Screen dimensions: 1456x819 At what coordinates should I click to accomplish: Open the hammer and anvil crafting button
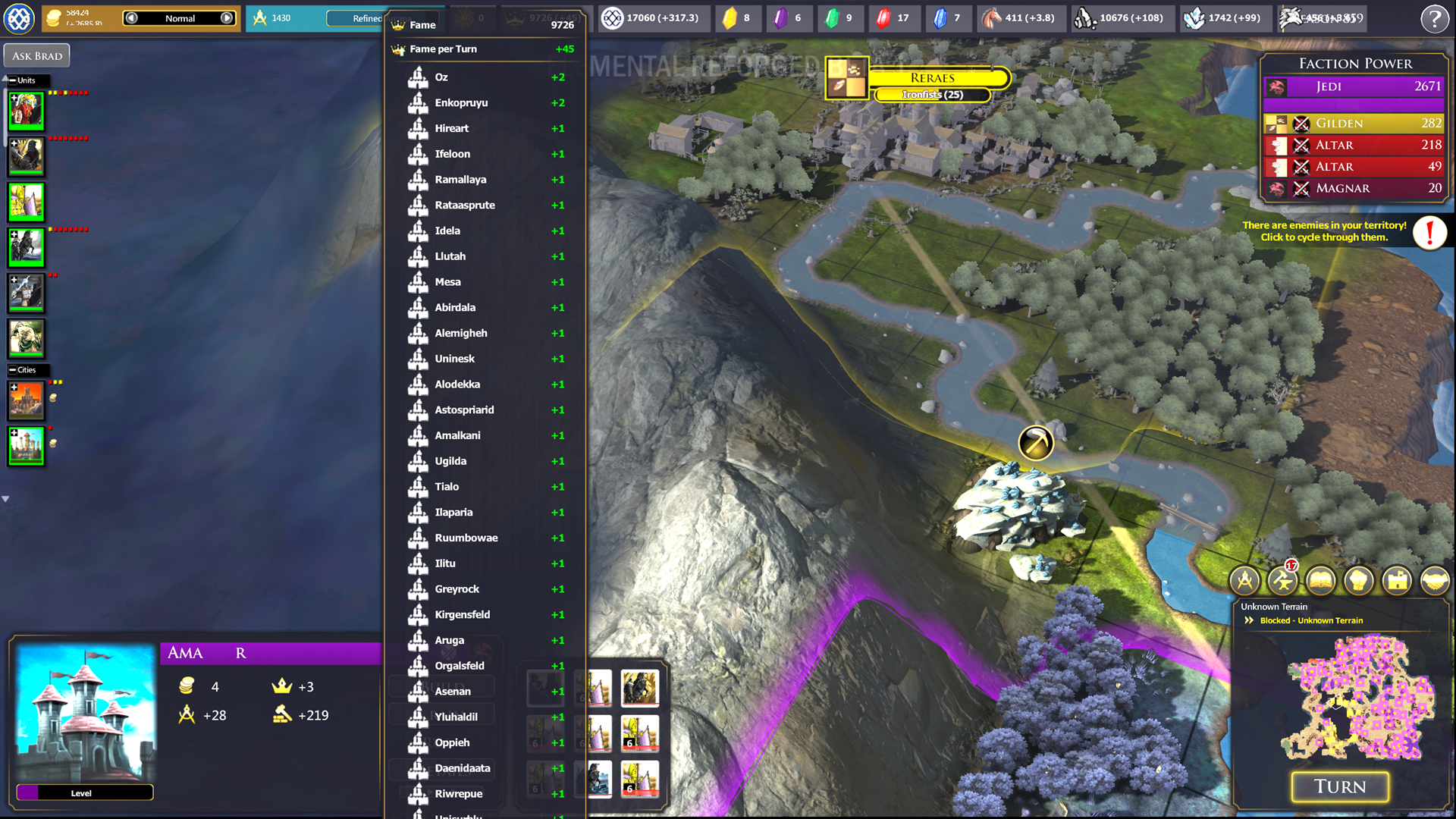coord(1282,581)
